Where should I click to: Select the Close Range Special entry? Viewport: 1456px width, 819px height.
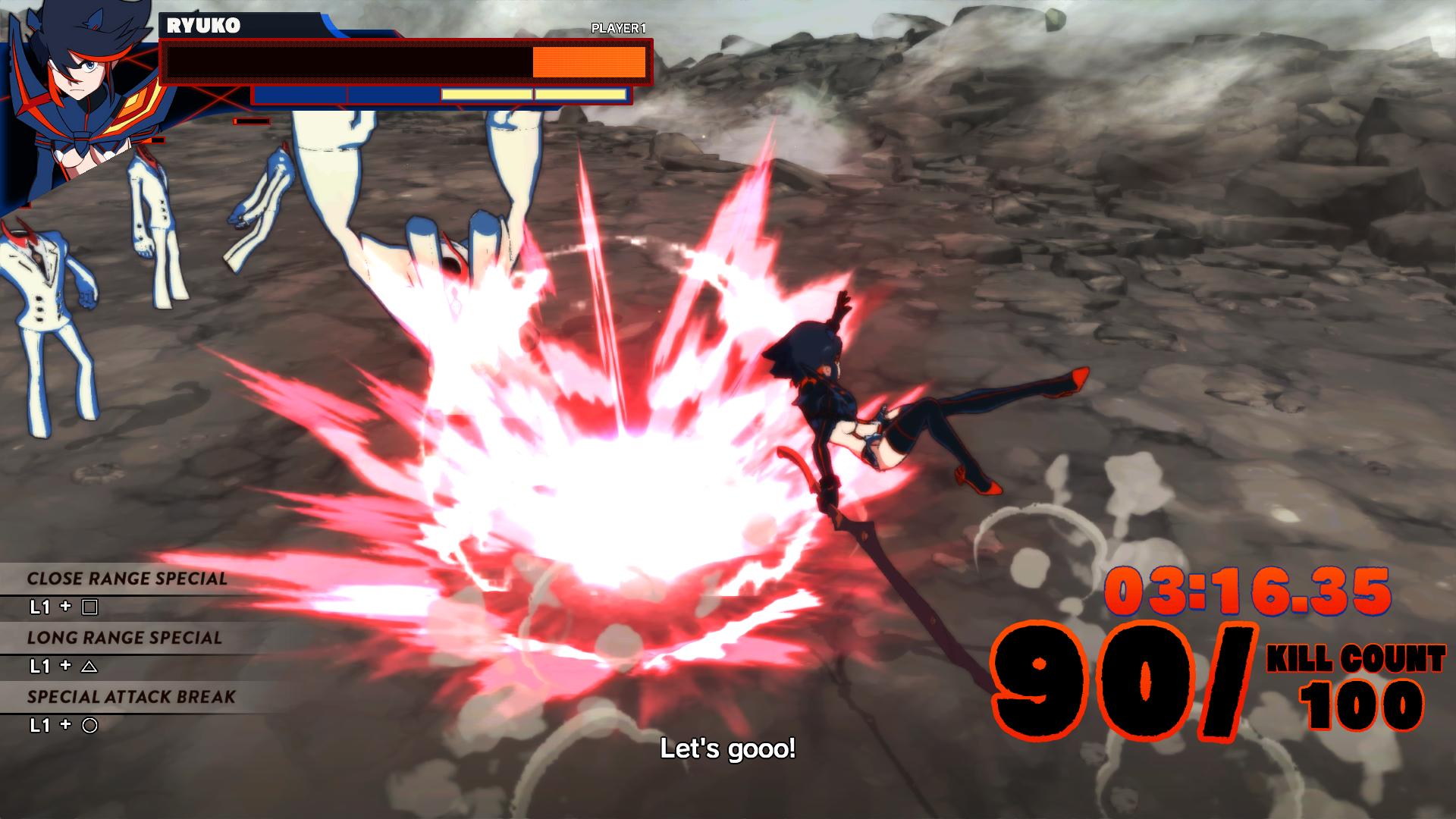click(126, 579)
